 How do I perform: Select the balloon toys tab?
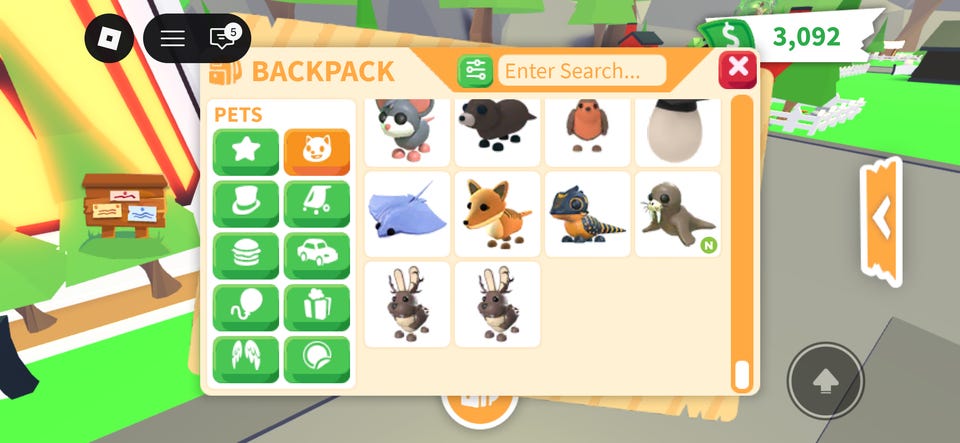pos(245,308)
